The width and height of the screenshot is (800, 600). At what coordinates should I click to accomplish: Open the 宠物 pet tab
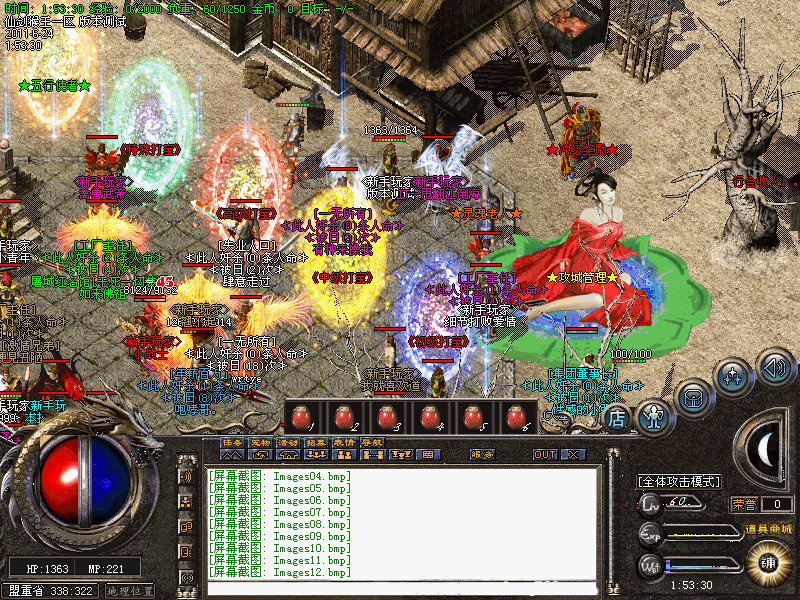click(260, 441)
